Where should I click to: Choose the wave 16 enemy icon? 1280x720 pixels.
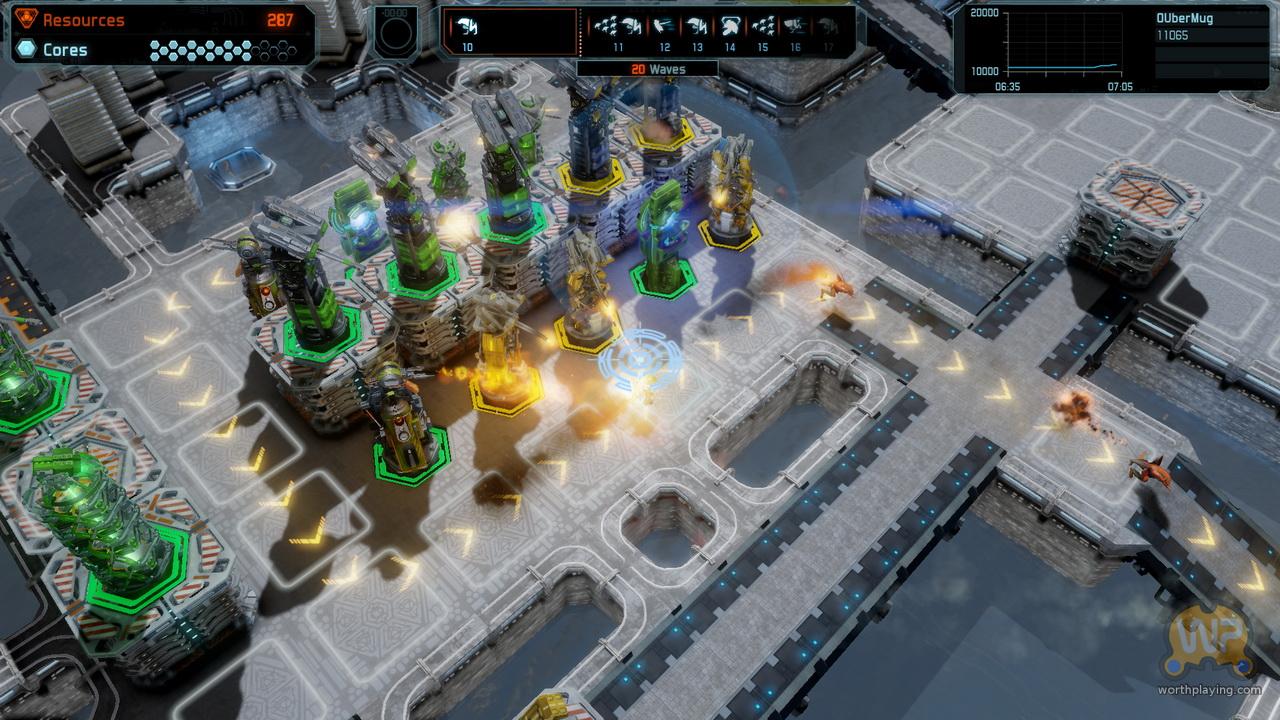[795, 27]
